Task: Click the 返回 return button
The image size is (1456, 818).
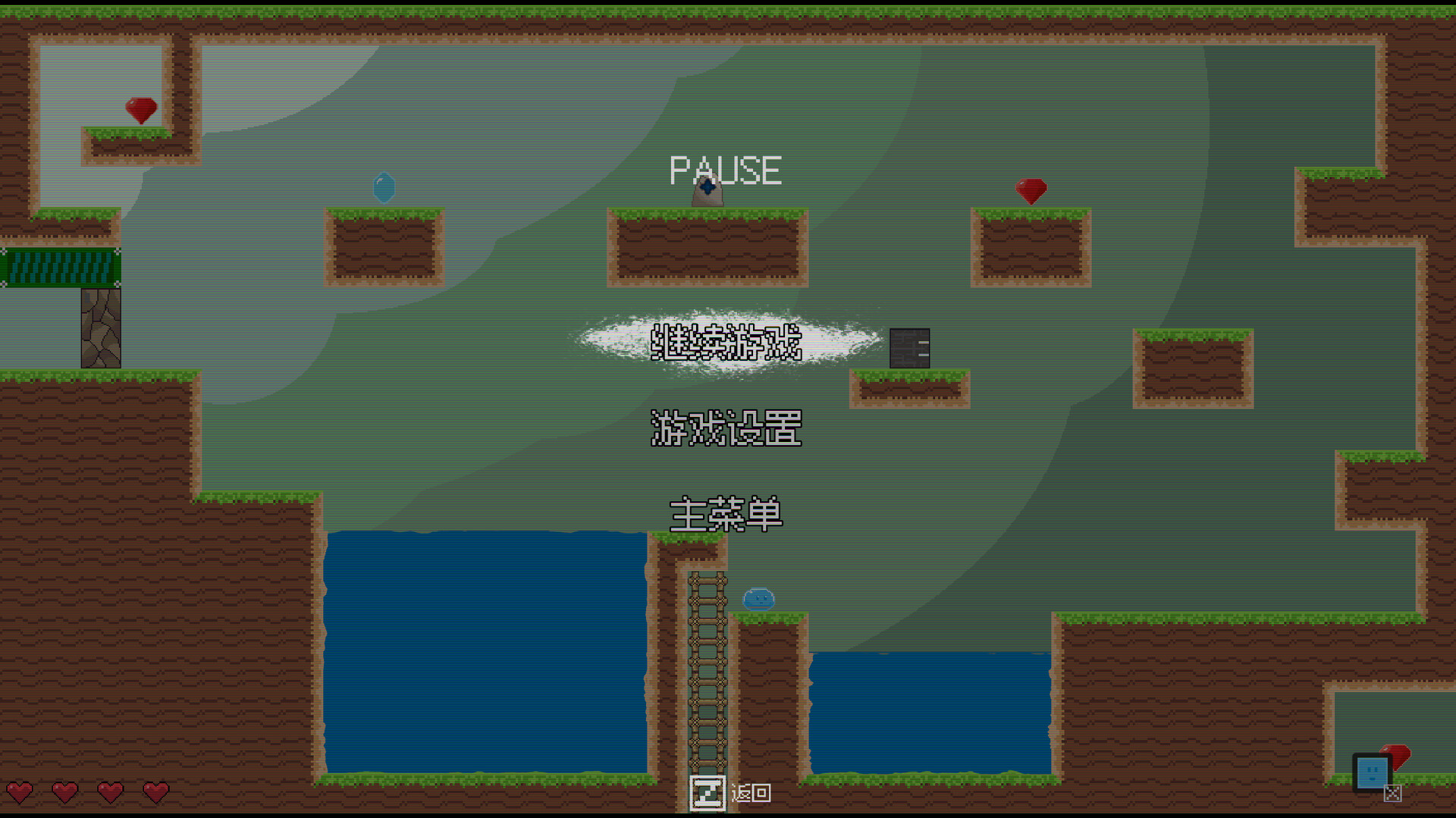Action: click(x=749, y=793)
